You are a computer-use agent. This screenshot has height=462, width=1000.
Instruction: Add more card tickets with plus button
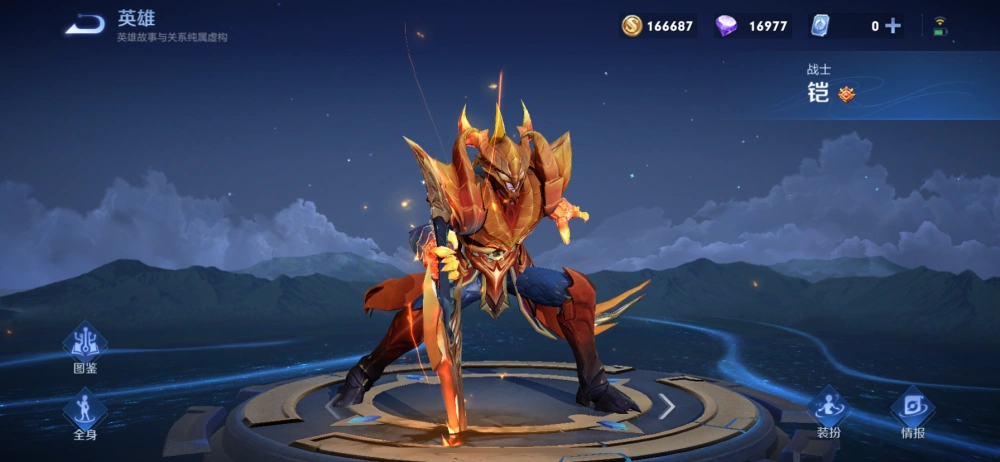[893, 26]
